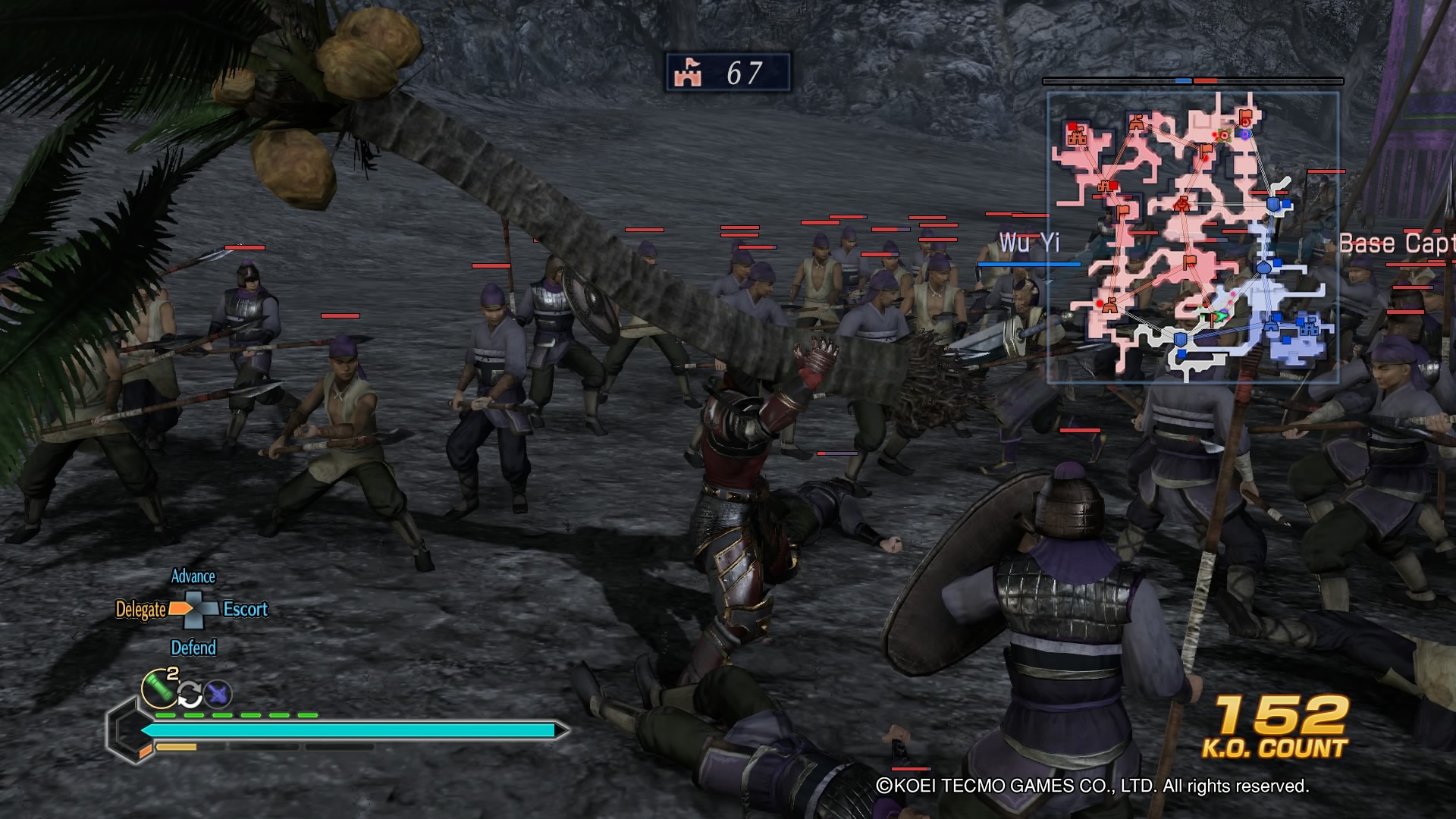Select the purple crossed-swords item icon
The height and width of the screenshot is (819, 1456).
pos(217,692)
